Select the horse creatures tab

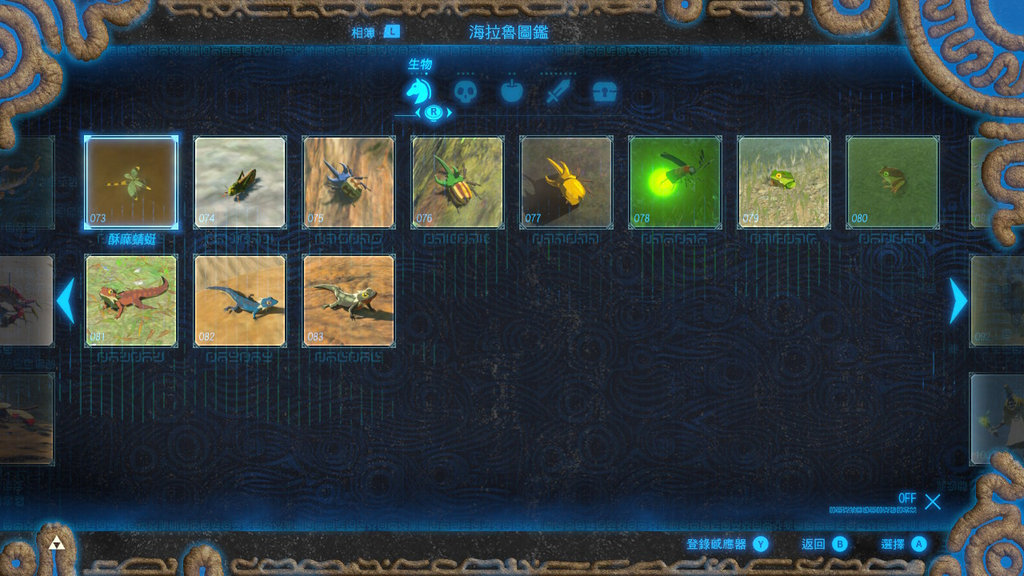418,93
